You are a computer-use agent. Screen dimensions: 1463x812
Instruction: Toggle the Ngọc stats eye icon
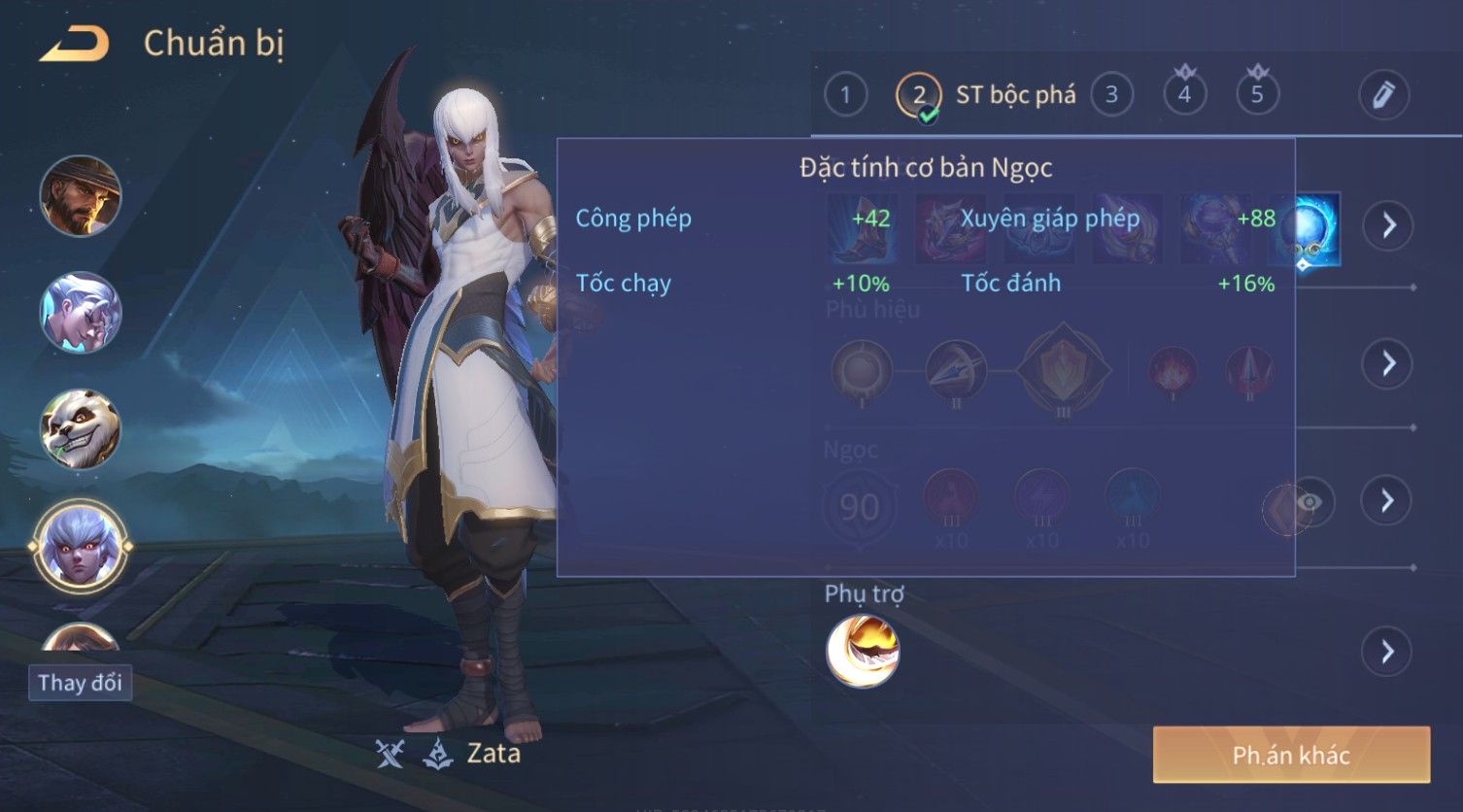(1309, 502)
